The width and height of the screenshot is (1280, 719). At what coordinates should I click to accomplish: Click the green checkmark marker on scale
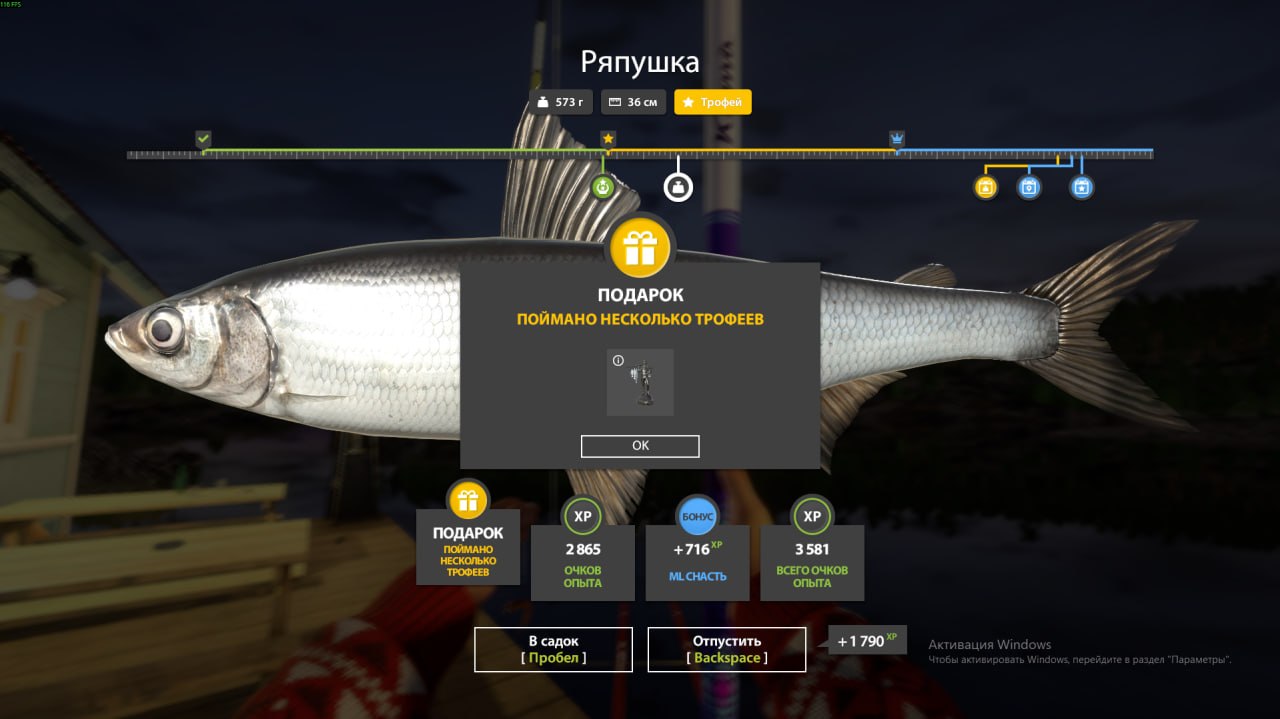[x=204, y=138]
